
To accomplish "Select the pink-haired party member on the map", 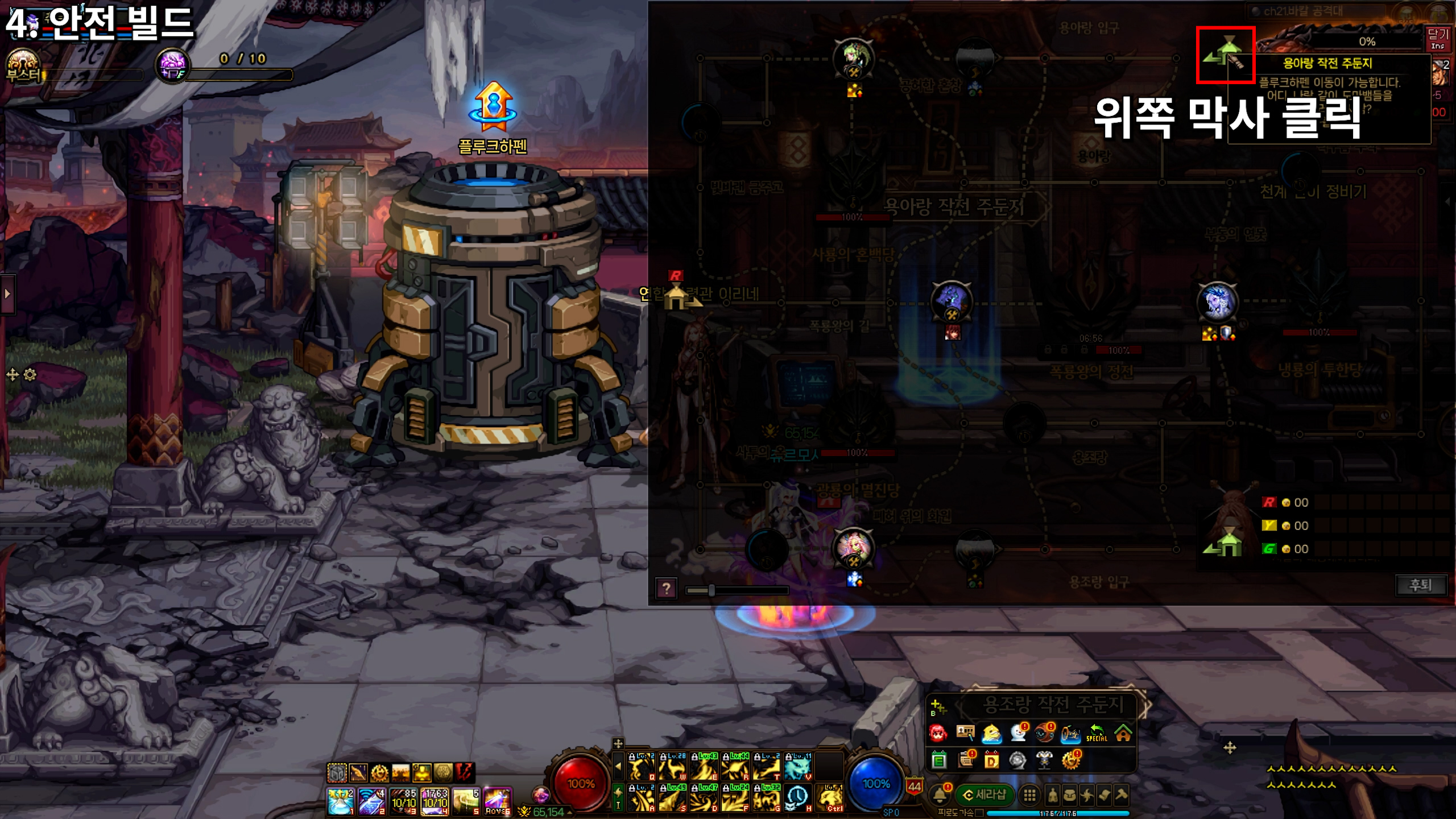I will pyautogui.click(x=853, y=547).
